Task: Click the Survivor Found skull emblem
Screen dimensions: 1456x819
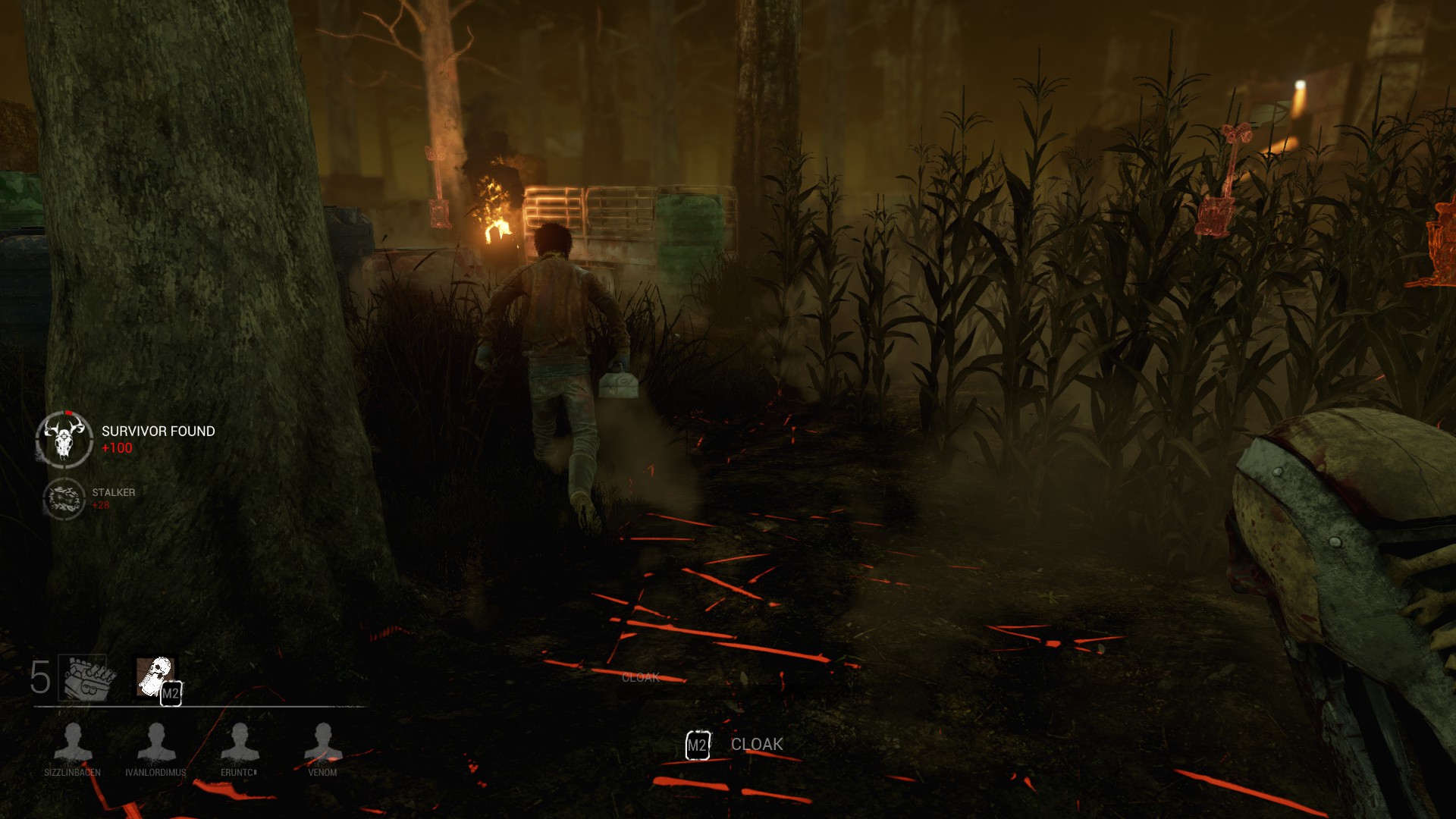Action: [64, 439]
